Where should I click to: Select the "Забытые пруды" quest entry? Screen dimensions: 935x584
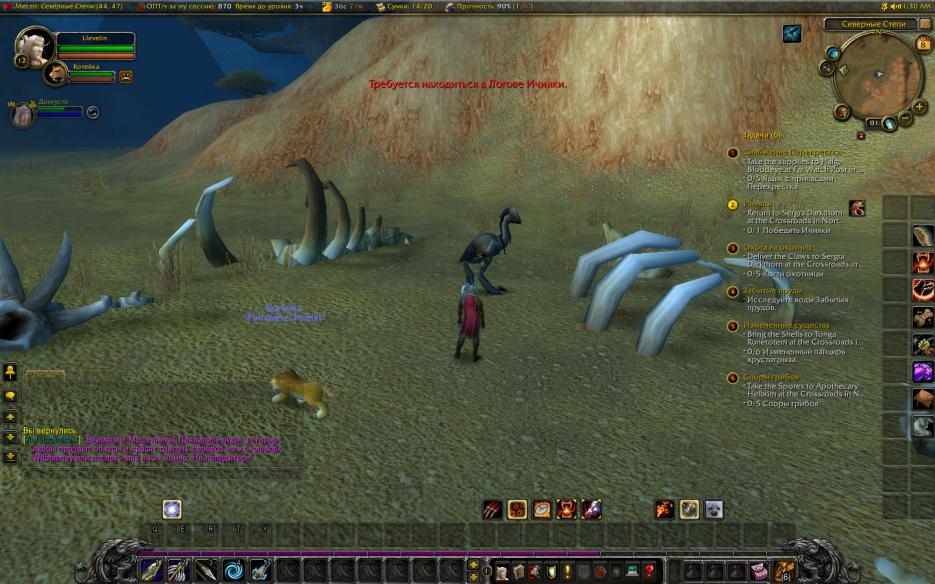pyautogui.click(x=772, y=291)
